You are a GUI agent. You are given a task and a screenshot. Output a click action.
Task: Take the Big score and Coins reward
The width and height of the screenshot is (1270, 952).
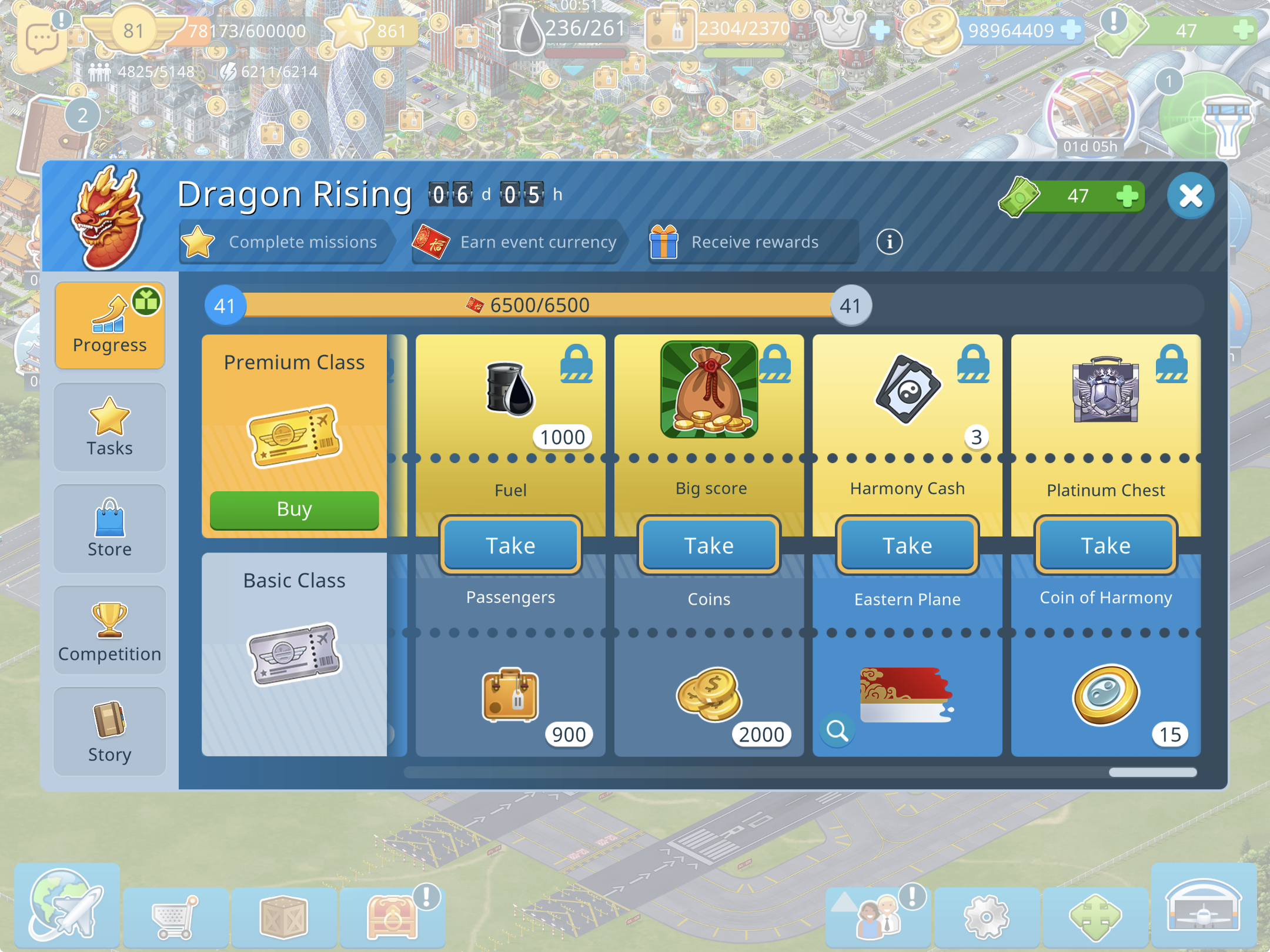pos(708,545)
